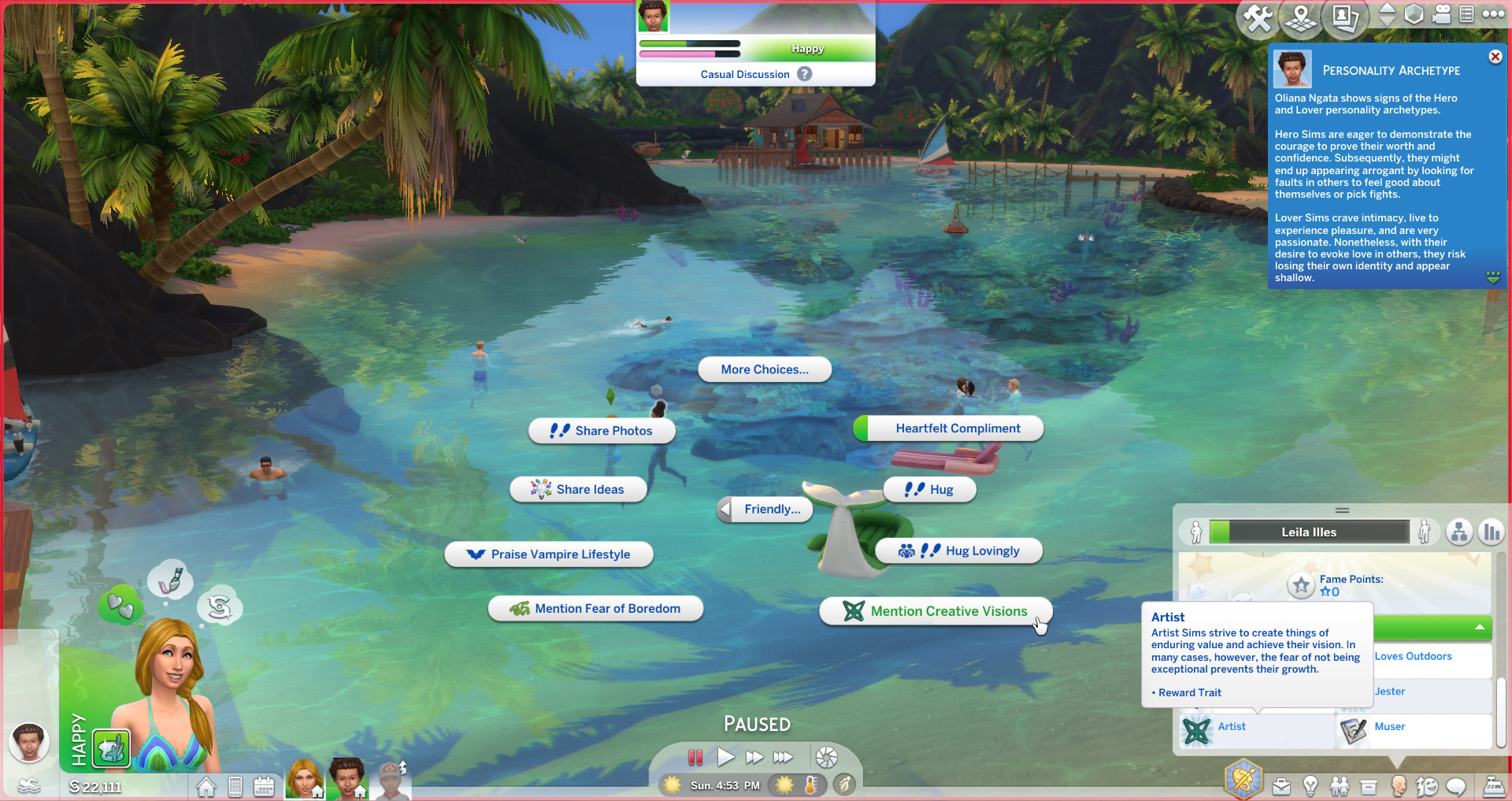Start video capture with the camera icon
This screenshot has height=801, width=1512.
pos(1442,13)
